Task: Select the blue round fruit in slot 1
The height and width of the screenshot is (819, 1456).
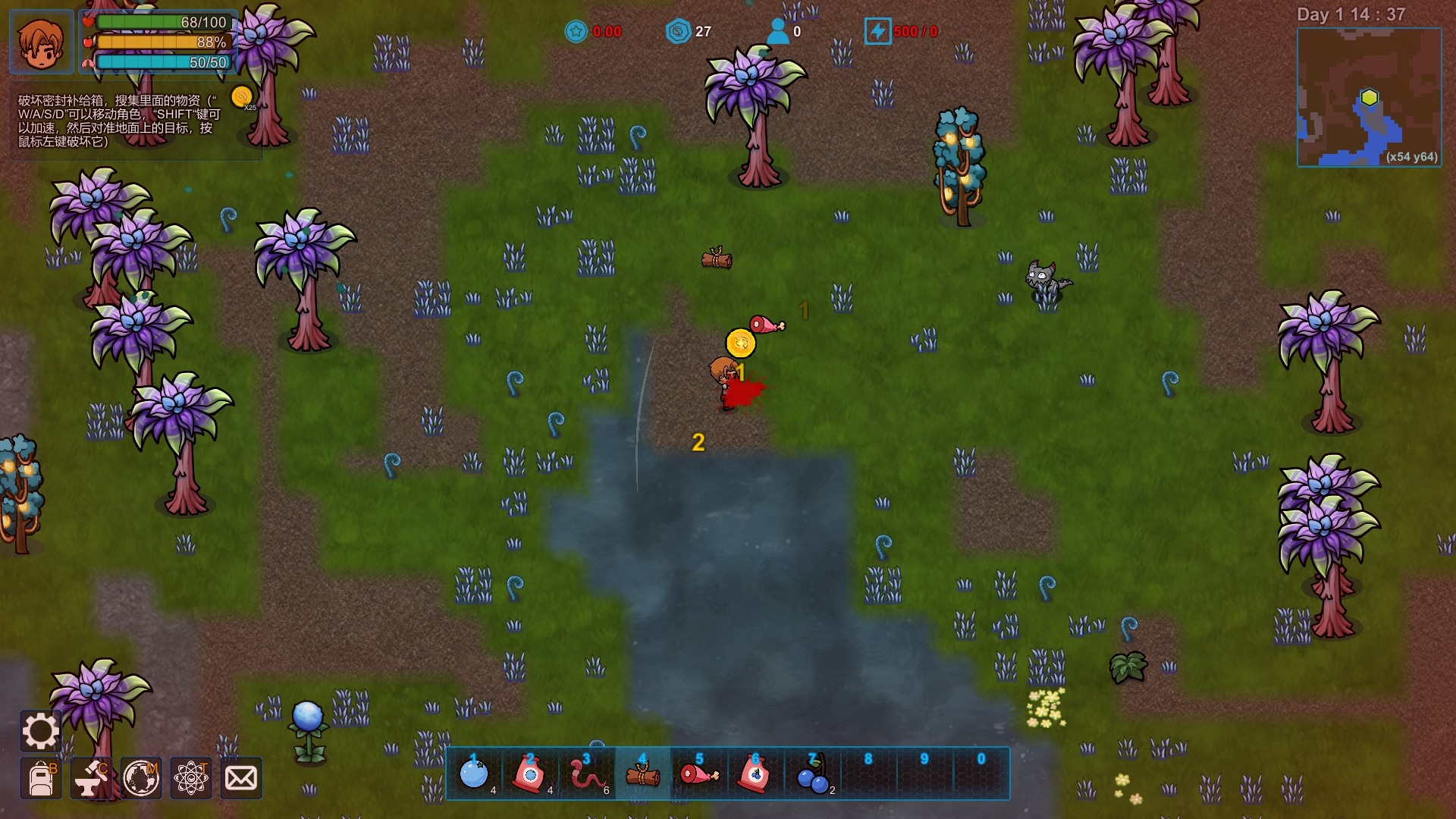Action: (475, 774)
